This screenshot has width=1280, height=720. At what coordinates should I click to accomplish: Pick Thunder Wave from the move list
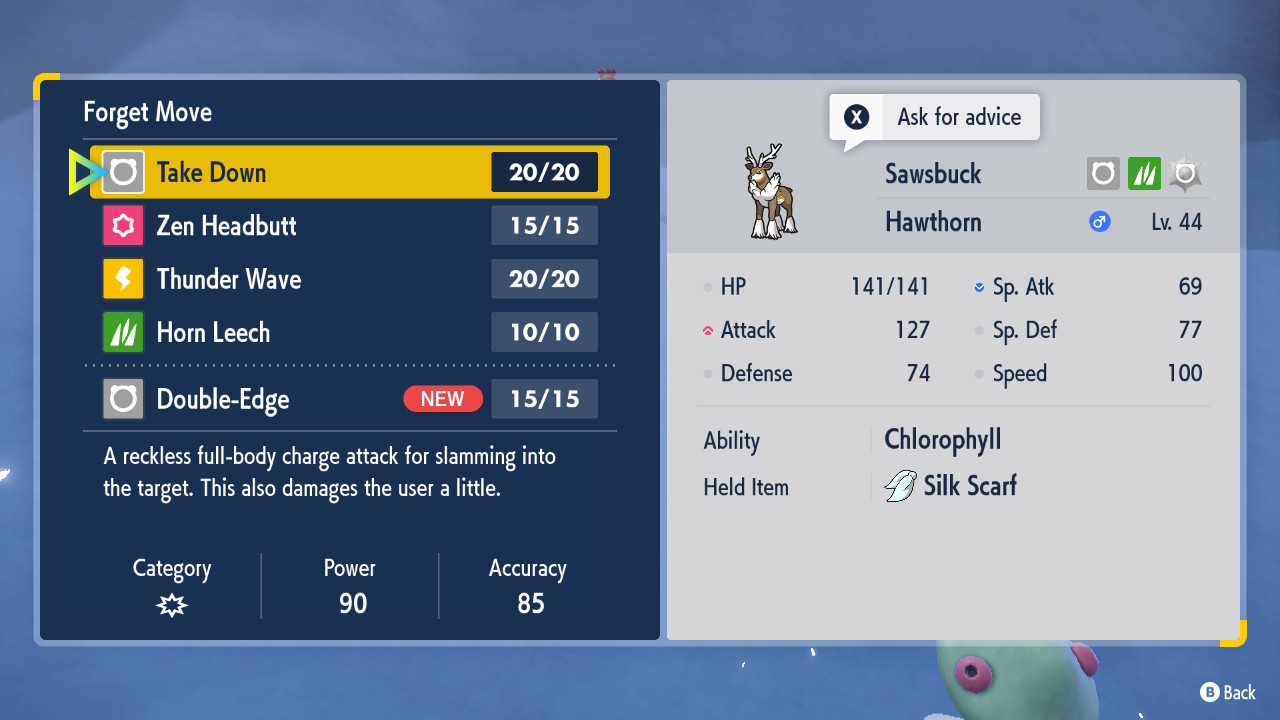(350, 279)
